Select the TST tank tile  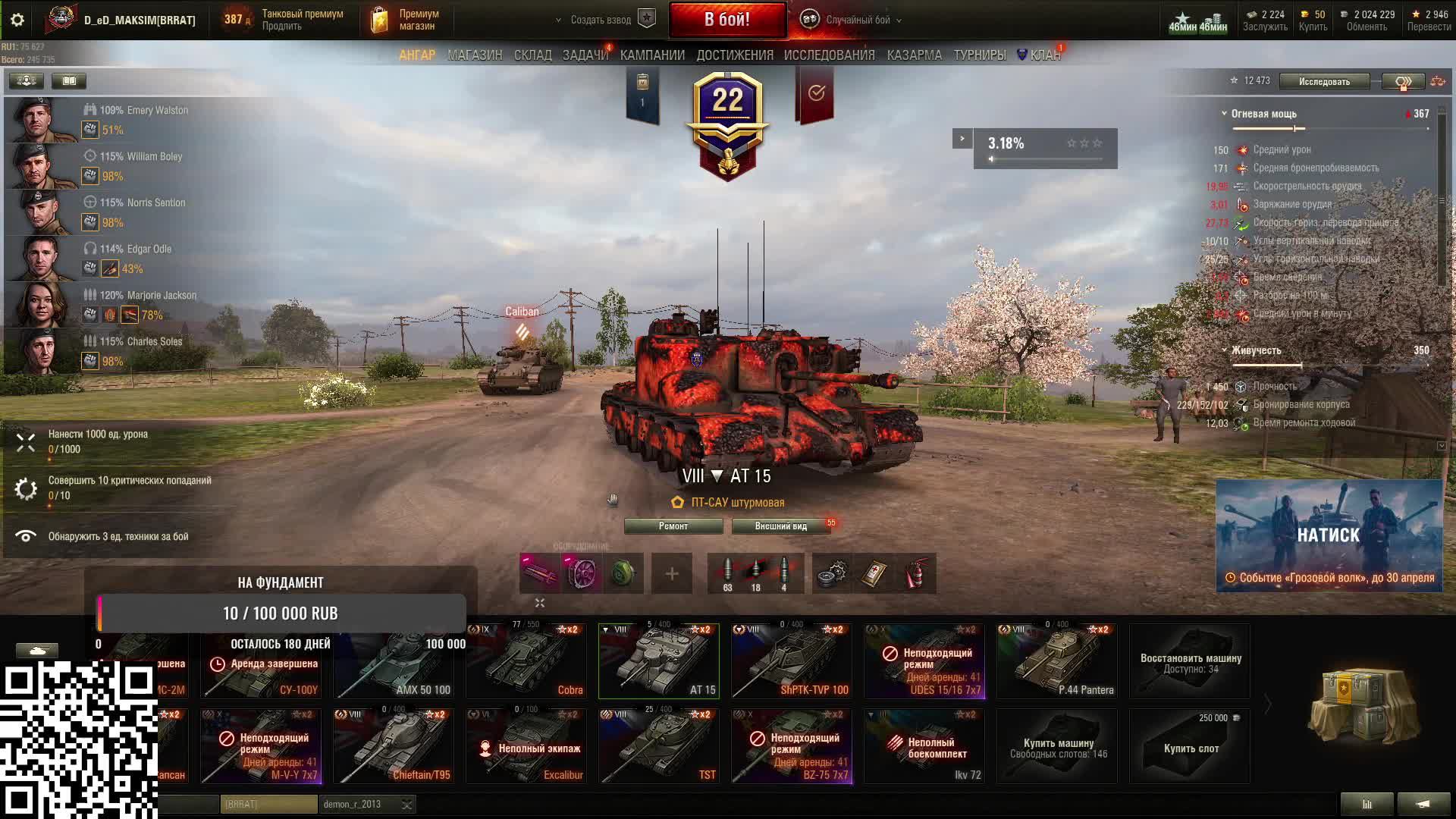pos(658,746)
